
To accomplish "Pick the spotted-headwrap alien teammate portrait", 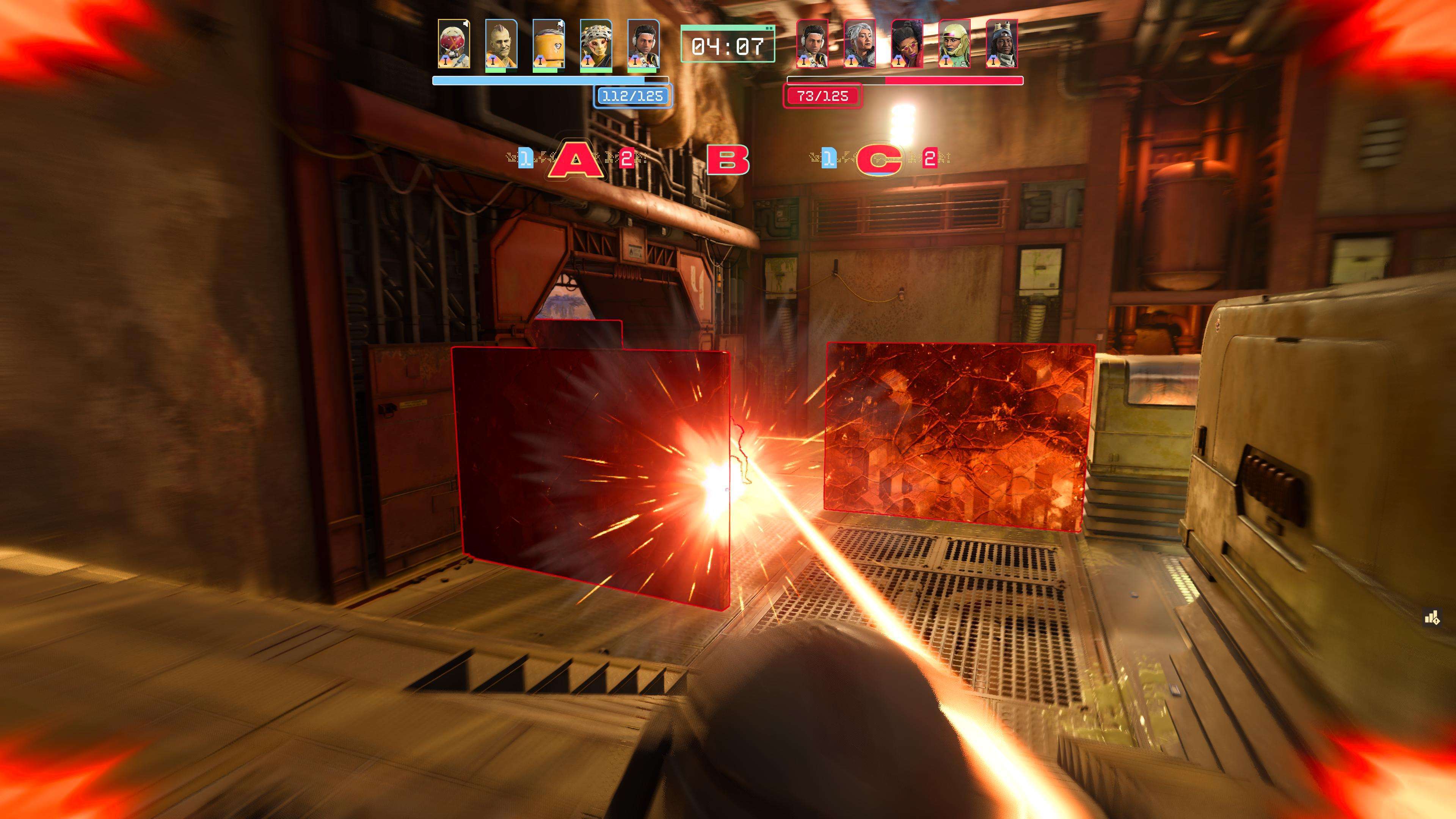I will tap(596, 44).
